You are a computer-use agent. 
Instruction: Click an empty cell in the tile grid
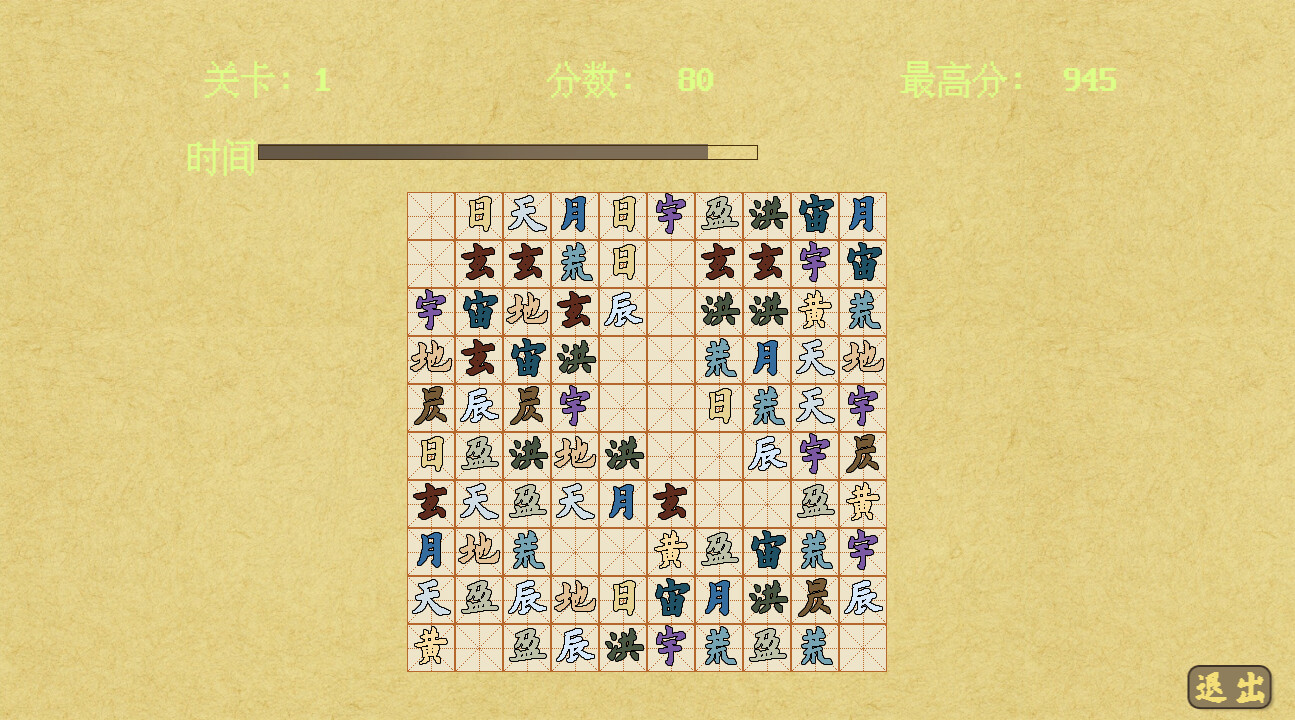click(x=430, y=214)
